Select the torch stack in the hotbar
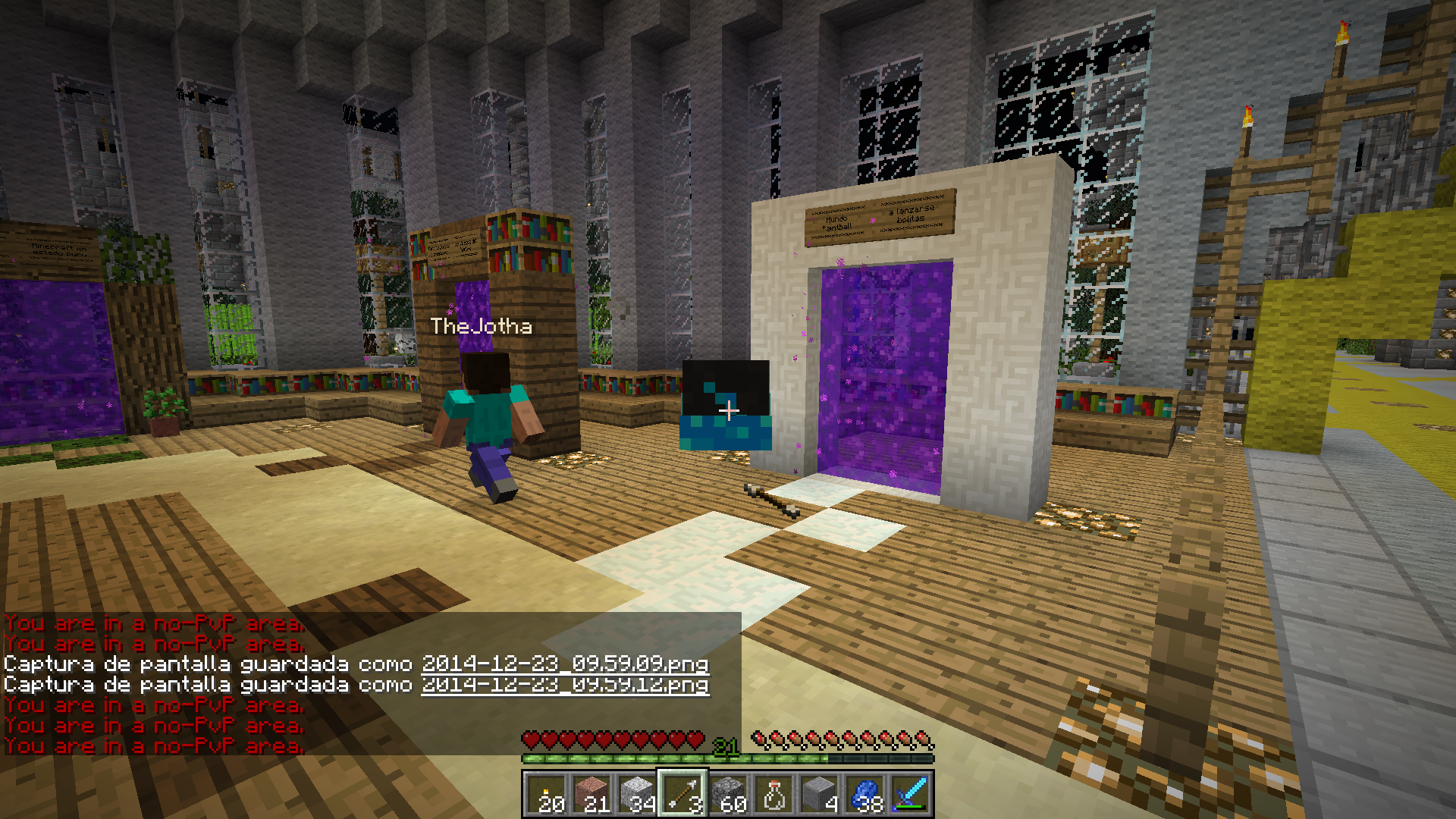1456x819 pixels. click(x=546, y=794)
